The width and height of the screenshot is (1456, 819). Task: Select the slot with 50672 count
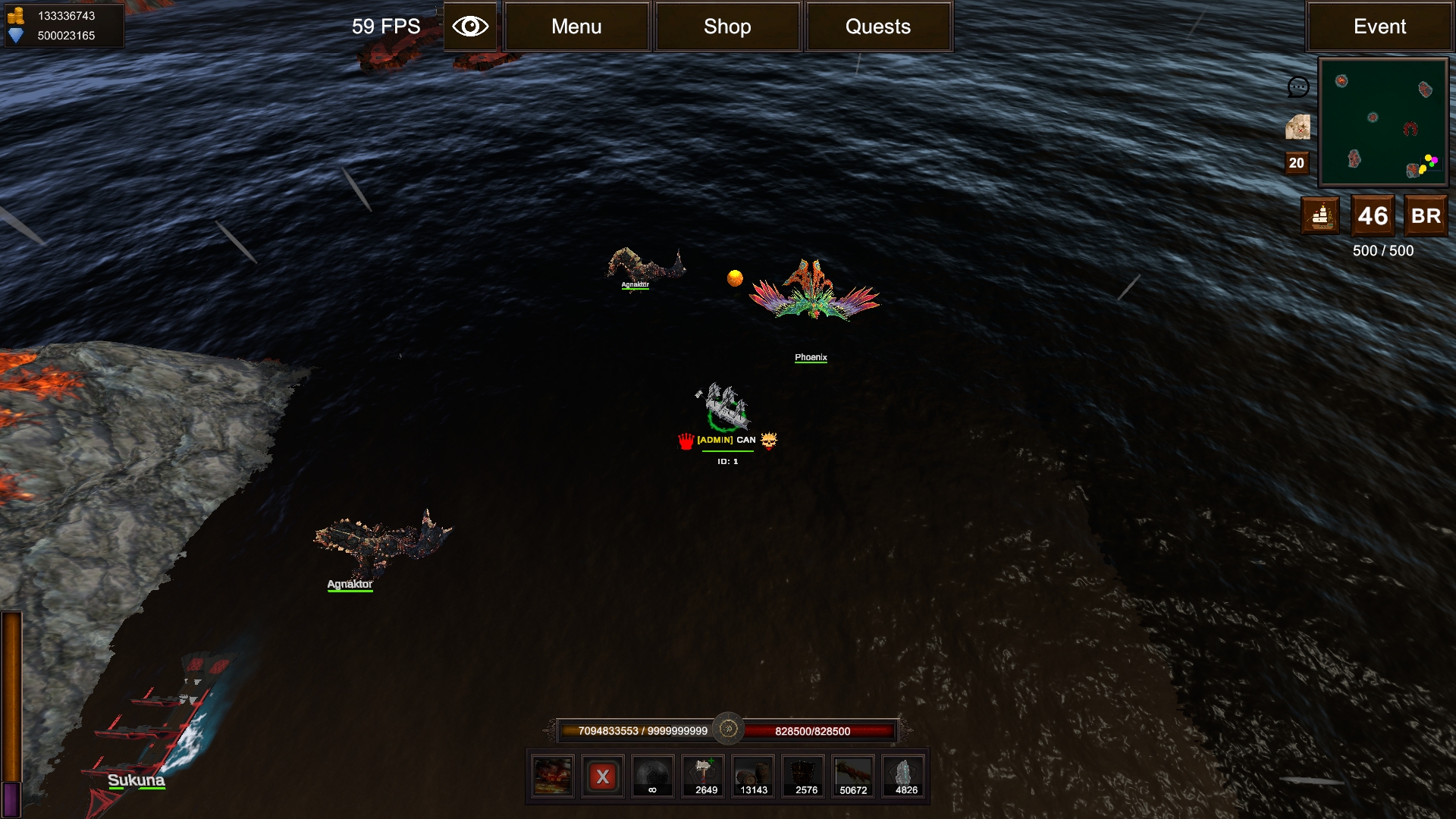[x=853, y=777]
